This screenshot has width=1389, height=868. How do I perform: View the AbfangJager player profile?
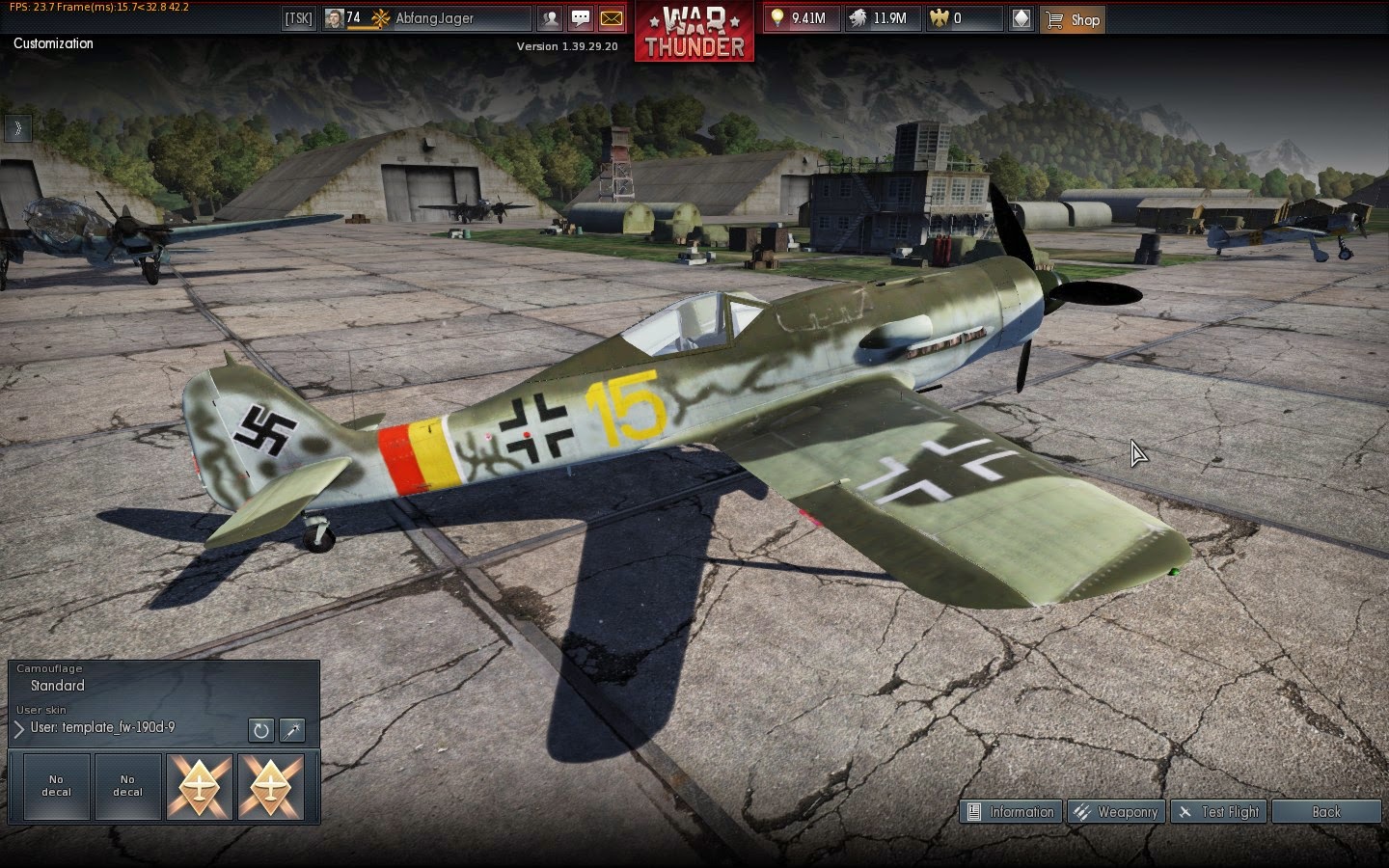(433, 18)
